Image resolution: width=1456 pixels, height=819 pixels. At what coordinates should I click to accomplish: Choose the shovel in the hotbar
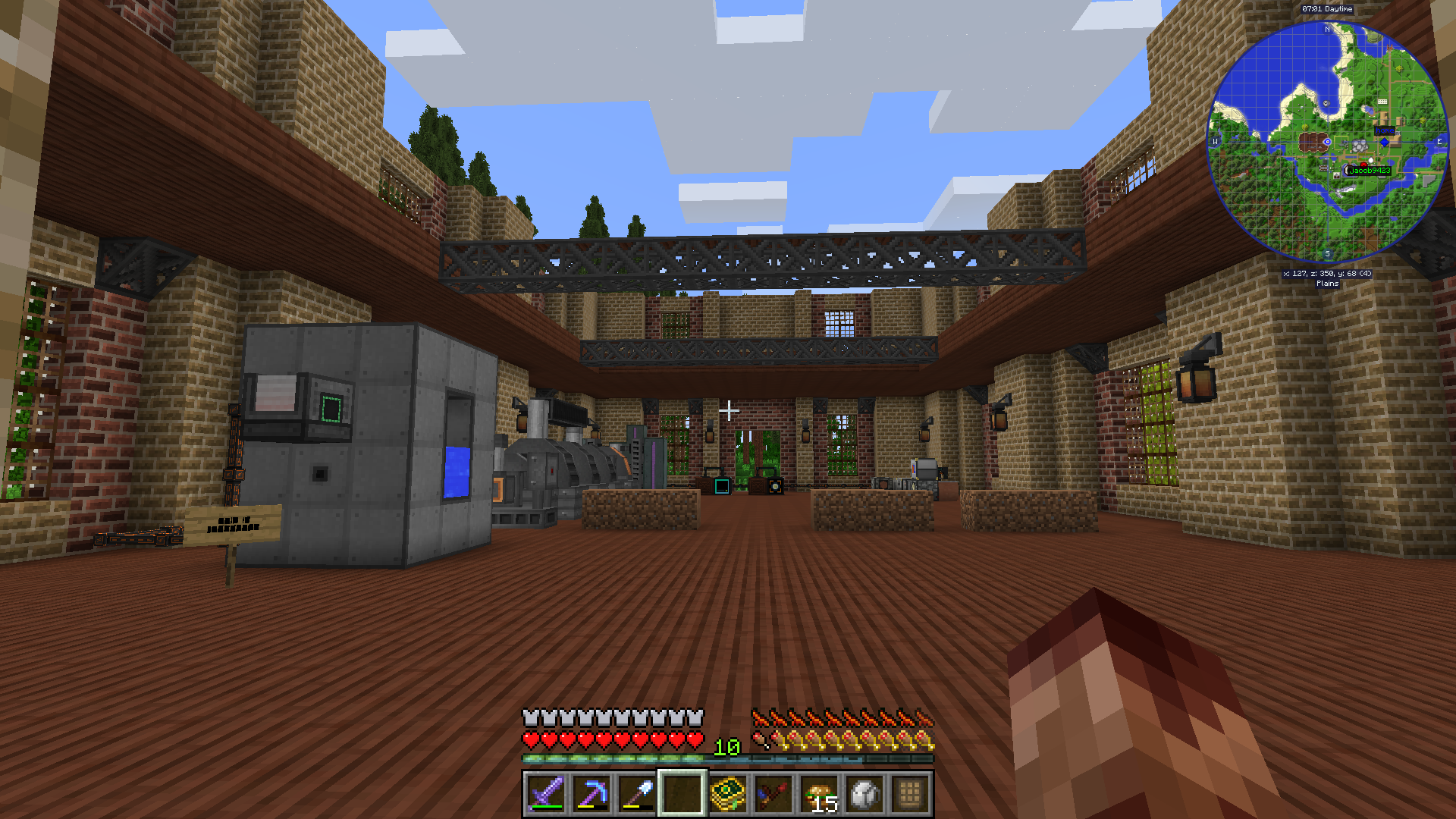tap(637, 794)
